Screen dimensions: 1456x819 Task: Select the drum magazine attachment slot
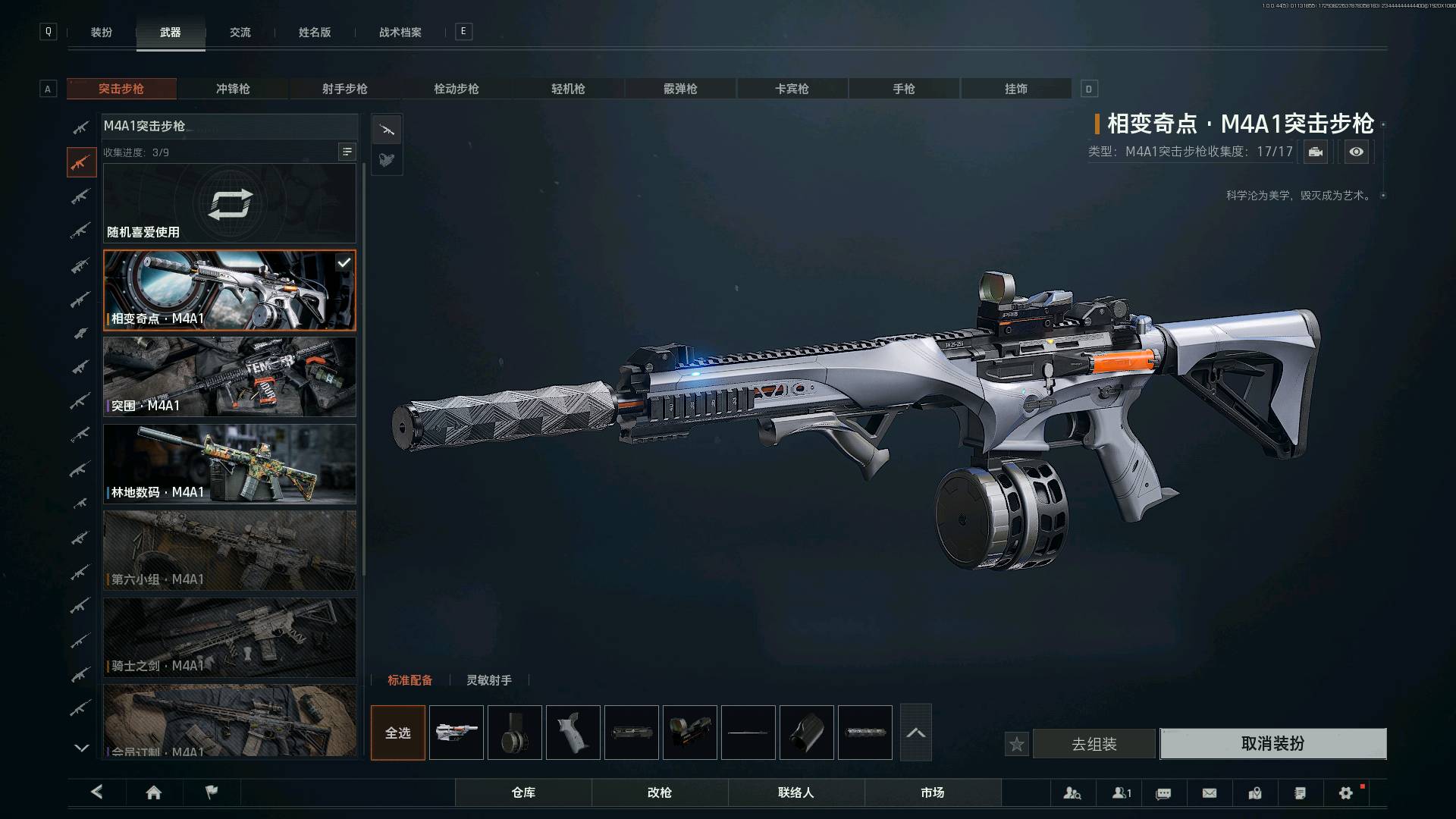click(x=515, y=733)
